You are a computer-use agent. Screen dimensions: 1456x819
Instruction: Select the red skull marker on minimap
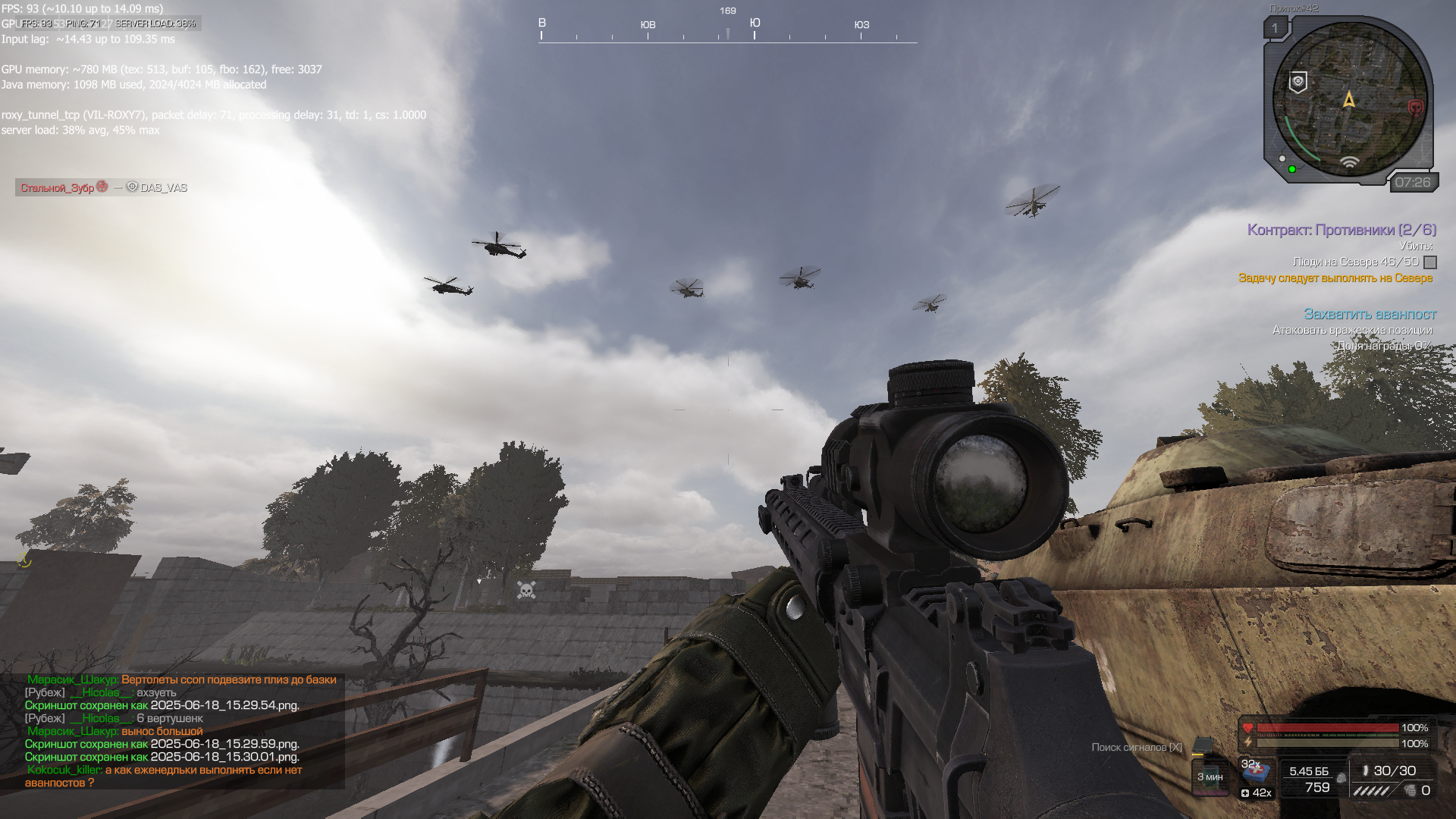coord(1415,108)
